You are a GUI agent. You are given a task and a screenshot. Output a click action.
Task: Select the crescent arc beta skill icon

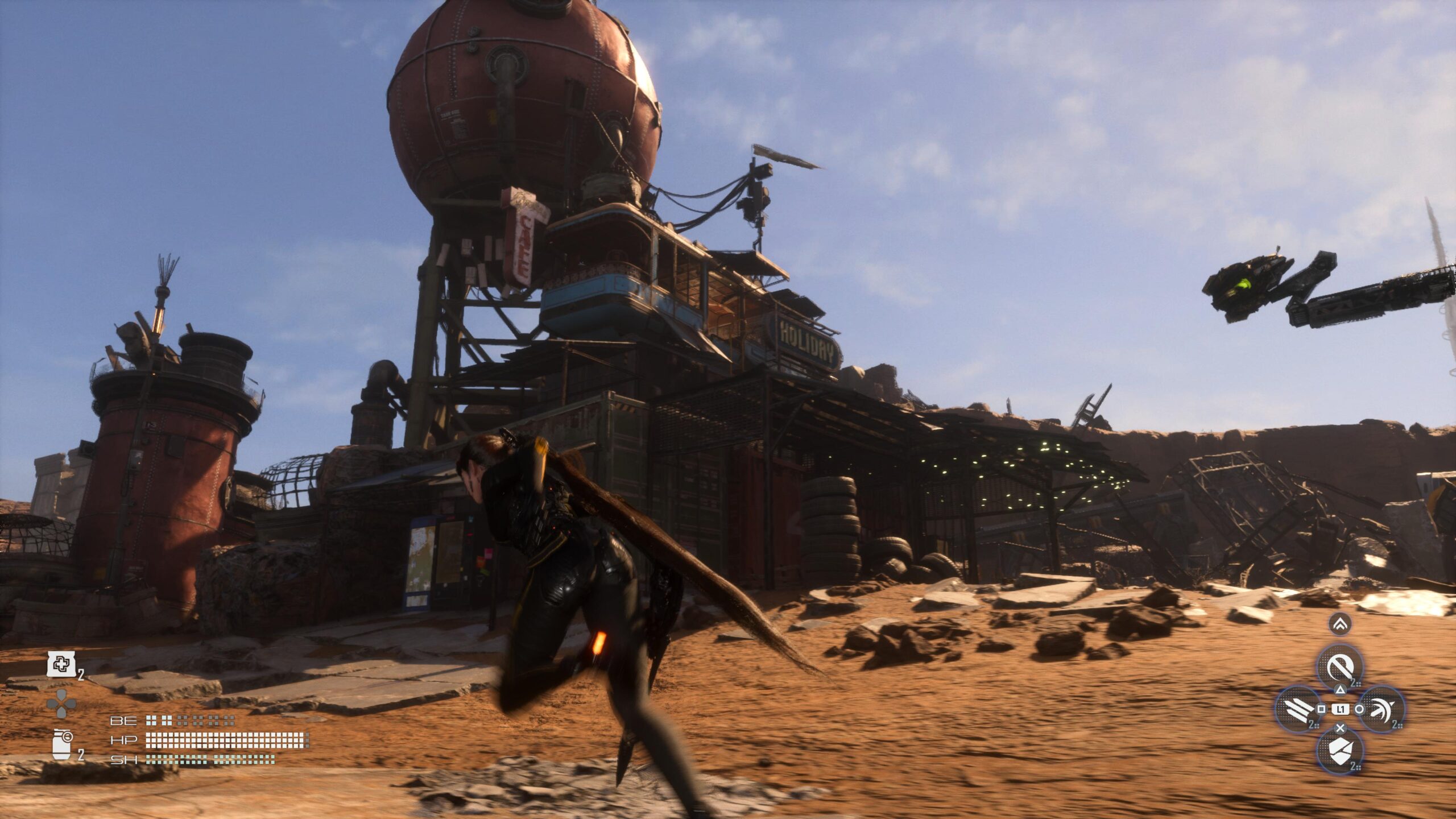(1381, 710)
